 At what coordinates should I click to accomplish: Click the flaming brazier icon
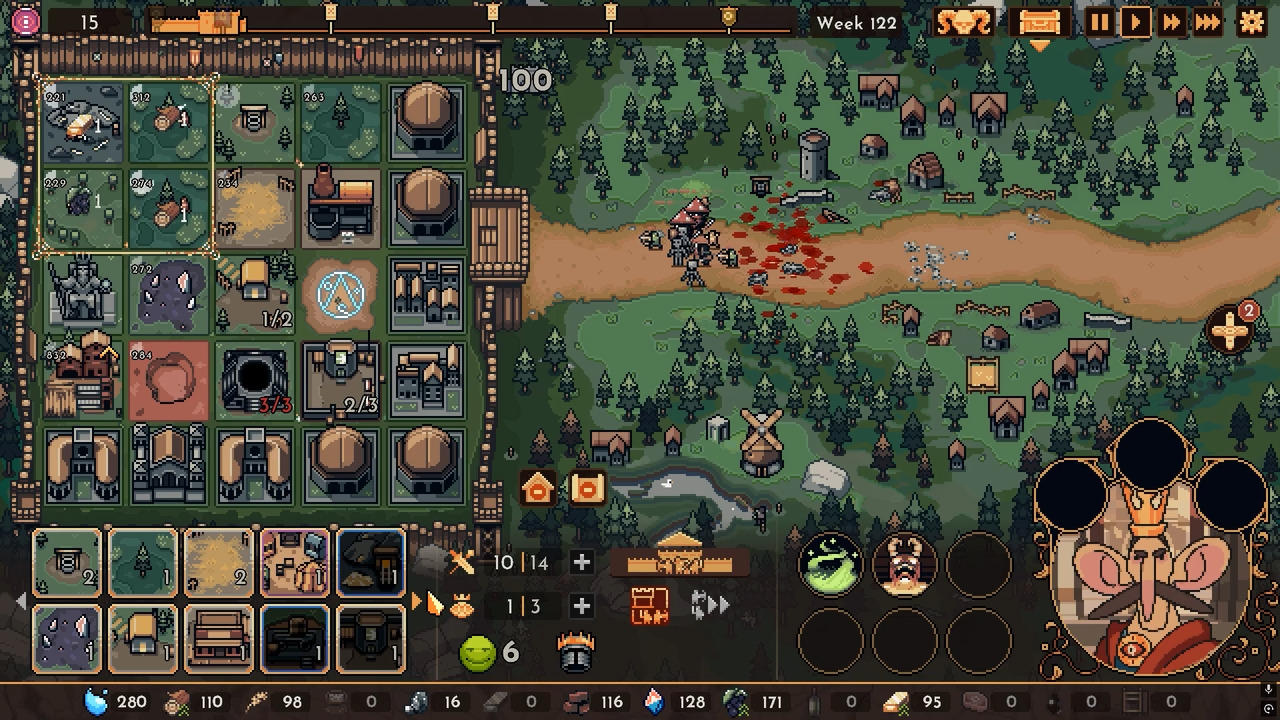[575, 653]
